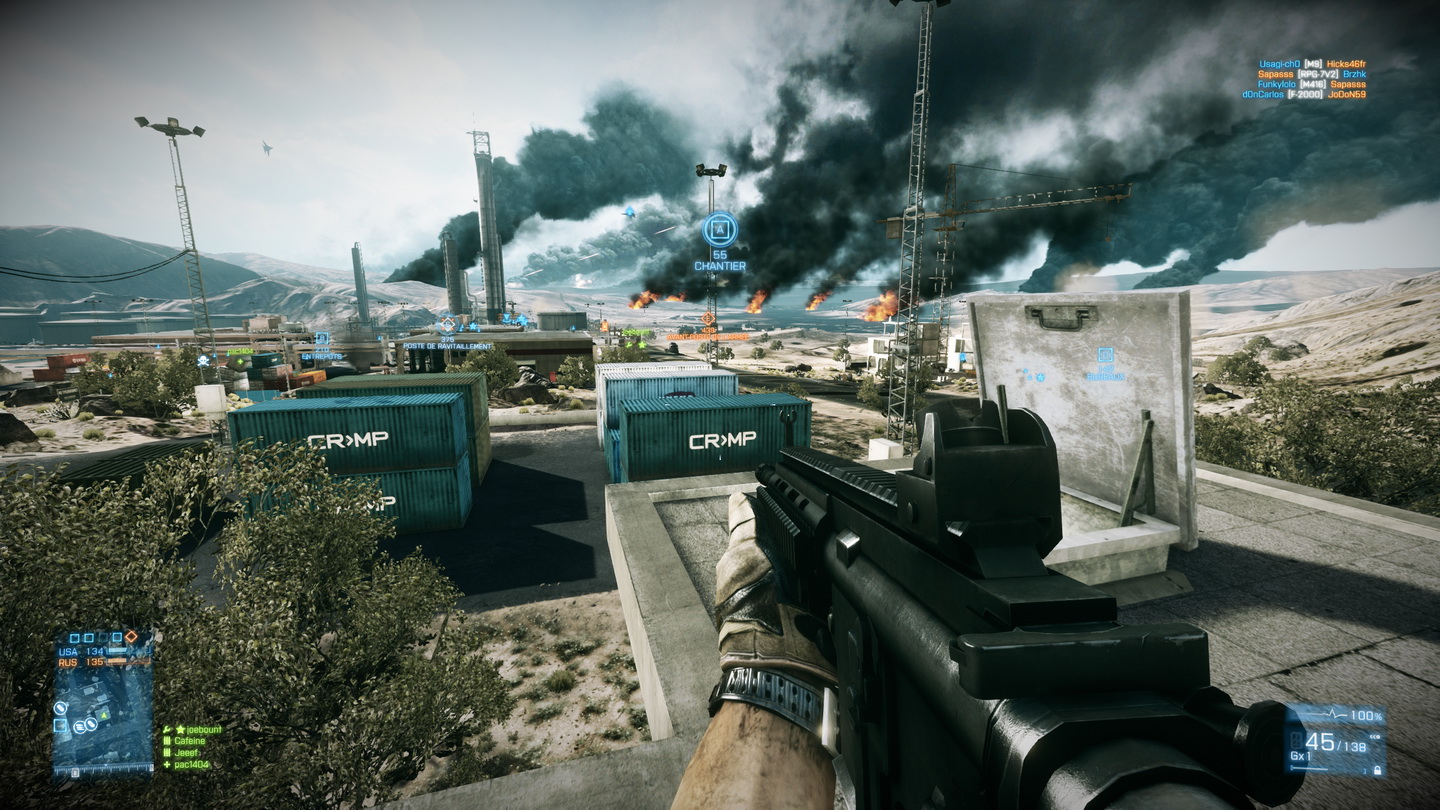Click the Usagi-ch0 M9 kill feed entry
The height and width of the screenshot is (810, 1440).
1311,64
